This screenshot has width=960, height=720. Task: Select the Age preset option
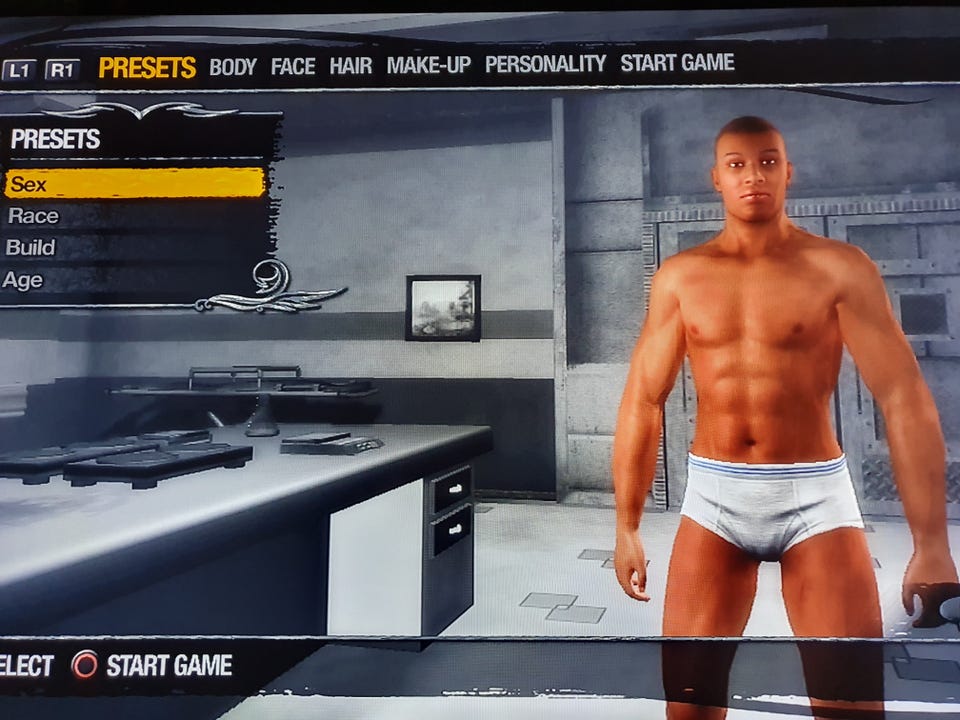(x=24, y=280)
